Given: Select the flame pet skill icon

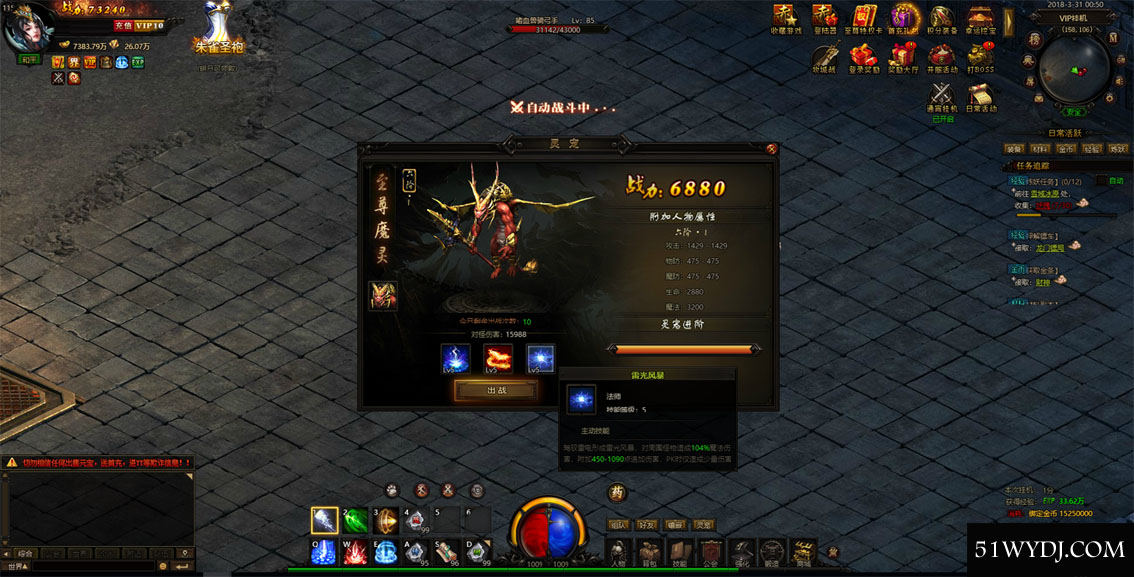Looking at the screenshot, I should tap(498, 358).
